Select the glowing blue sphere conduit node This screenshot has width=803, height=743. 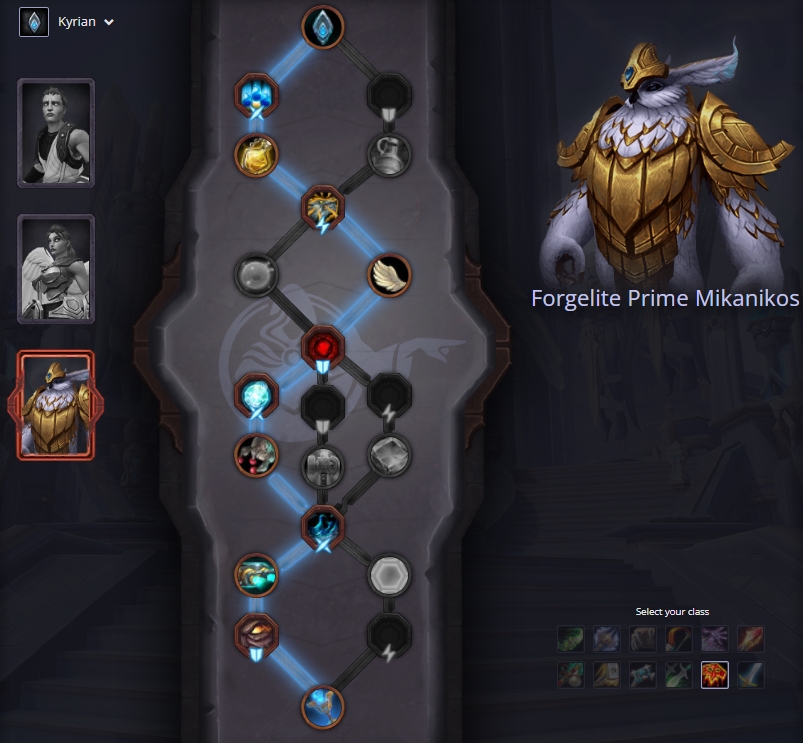[256, 395]
